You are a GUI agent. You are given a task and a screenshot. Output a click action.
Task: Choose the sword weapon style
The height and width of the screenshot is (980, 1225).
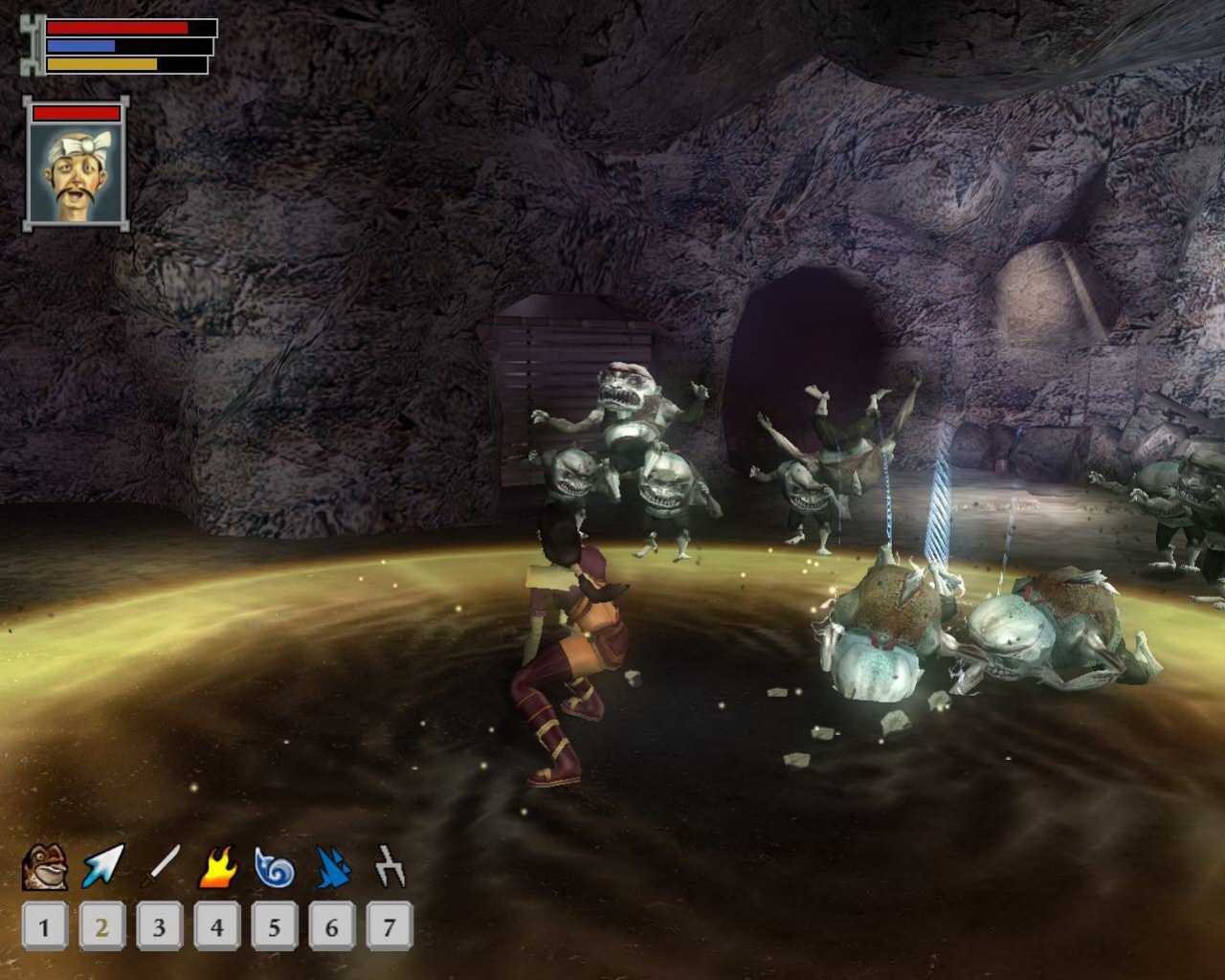(160, 867)
